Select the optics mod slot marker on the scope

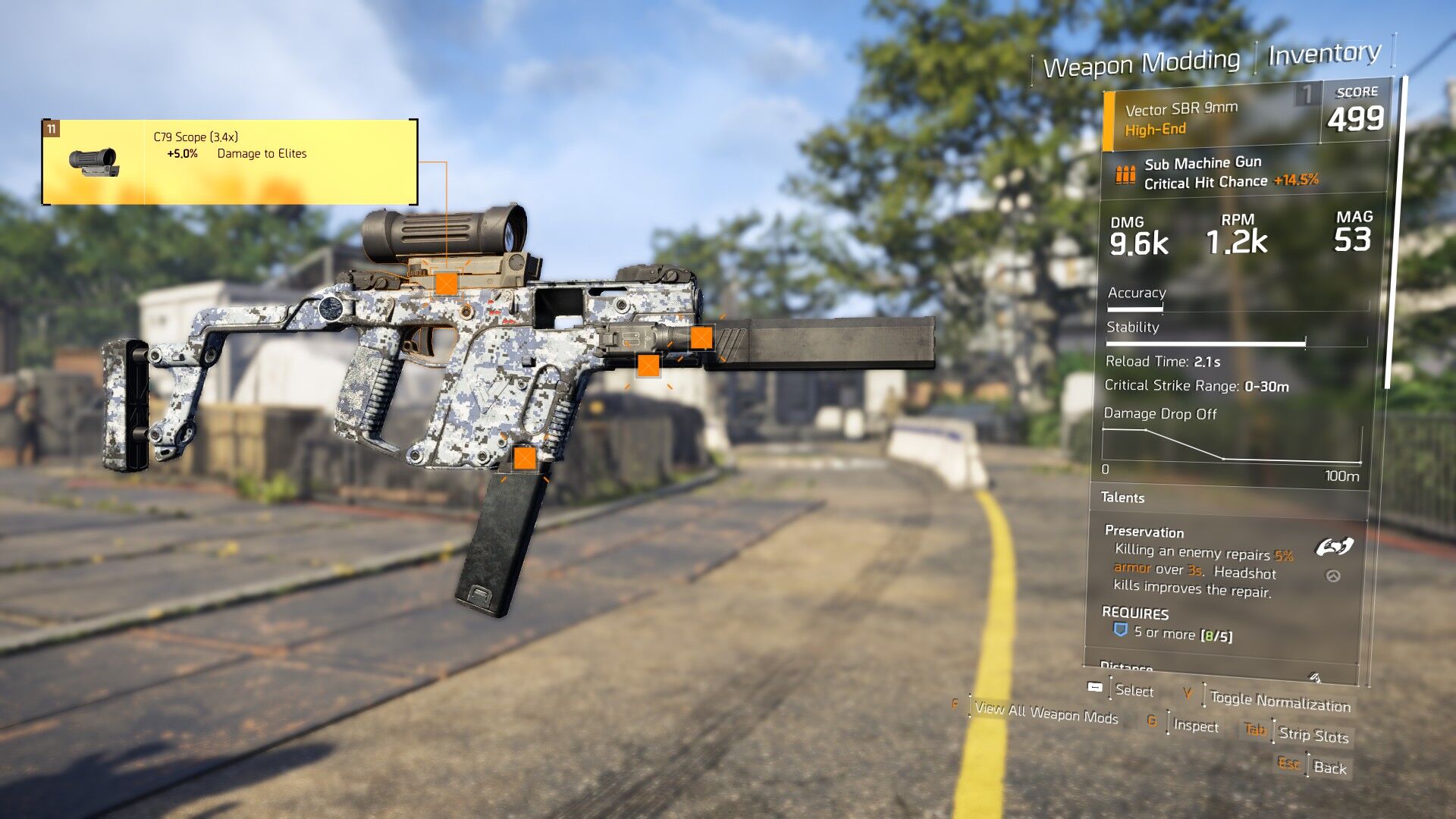pyautogui.click(x=446, y=284)
